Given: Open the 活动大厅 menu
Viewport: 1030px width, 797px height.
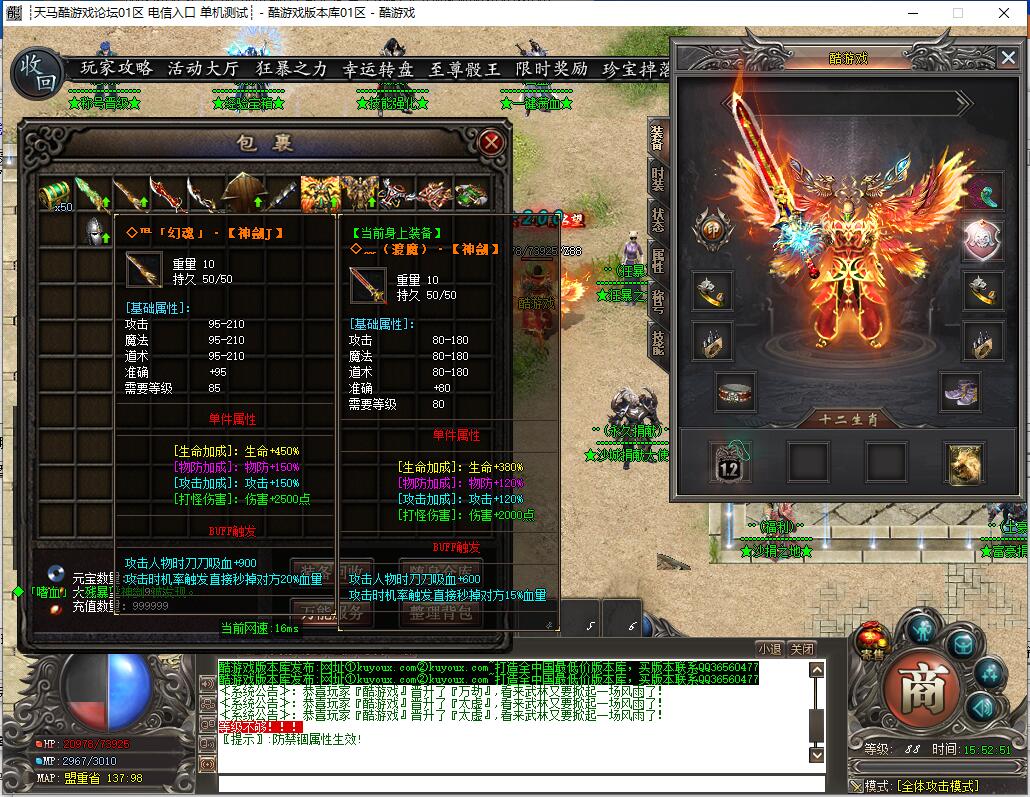Looking at the screenshot, I should [203, 69].
